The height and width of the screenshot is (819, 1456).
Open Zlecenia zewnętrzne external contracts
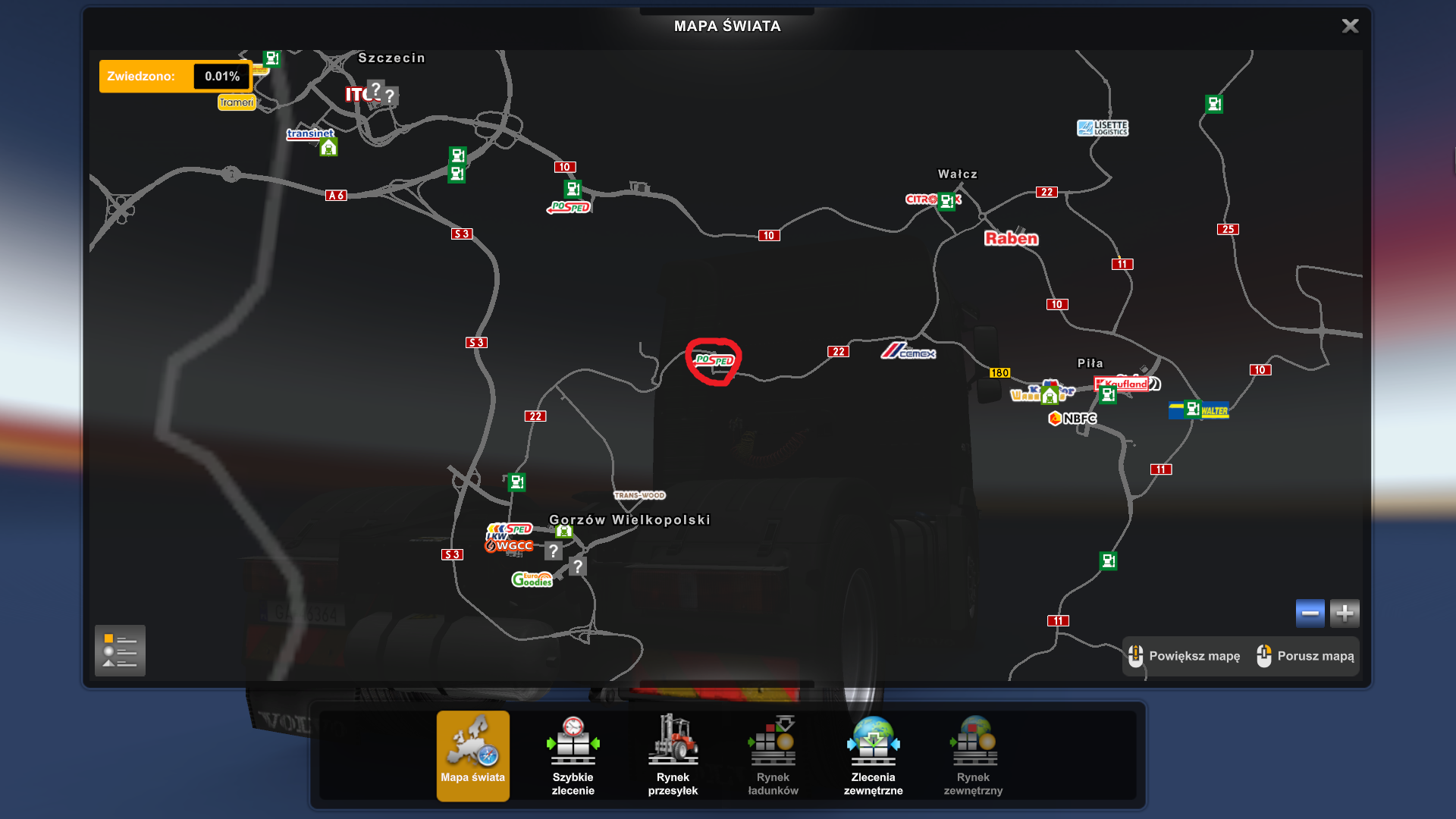pos(873,755)
